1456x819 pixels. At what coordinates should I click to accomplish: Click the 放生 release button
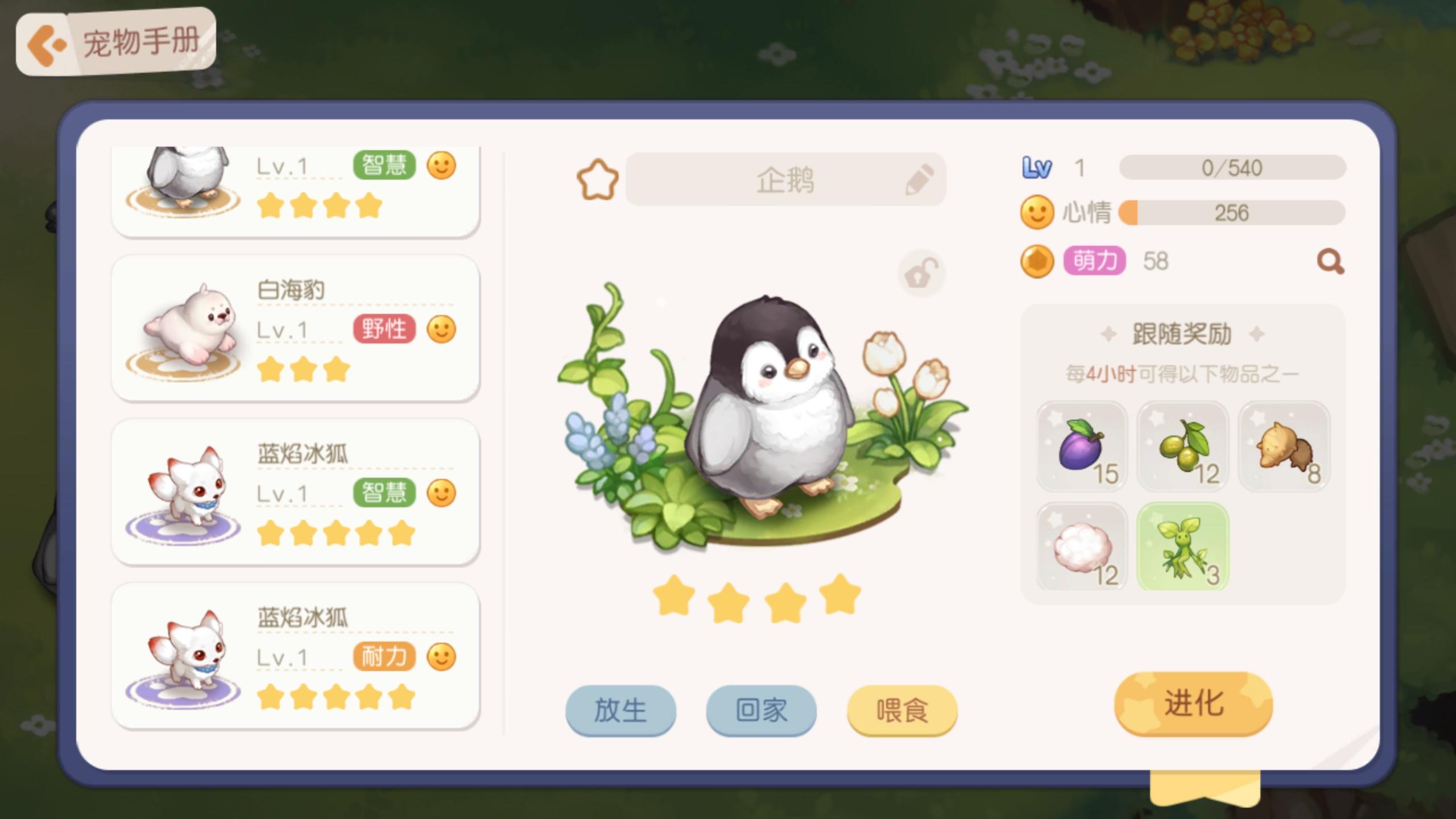pyautogui.click(x=620, y=709)
